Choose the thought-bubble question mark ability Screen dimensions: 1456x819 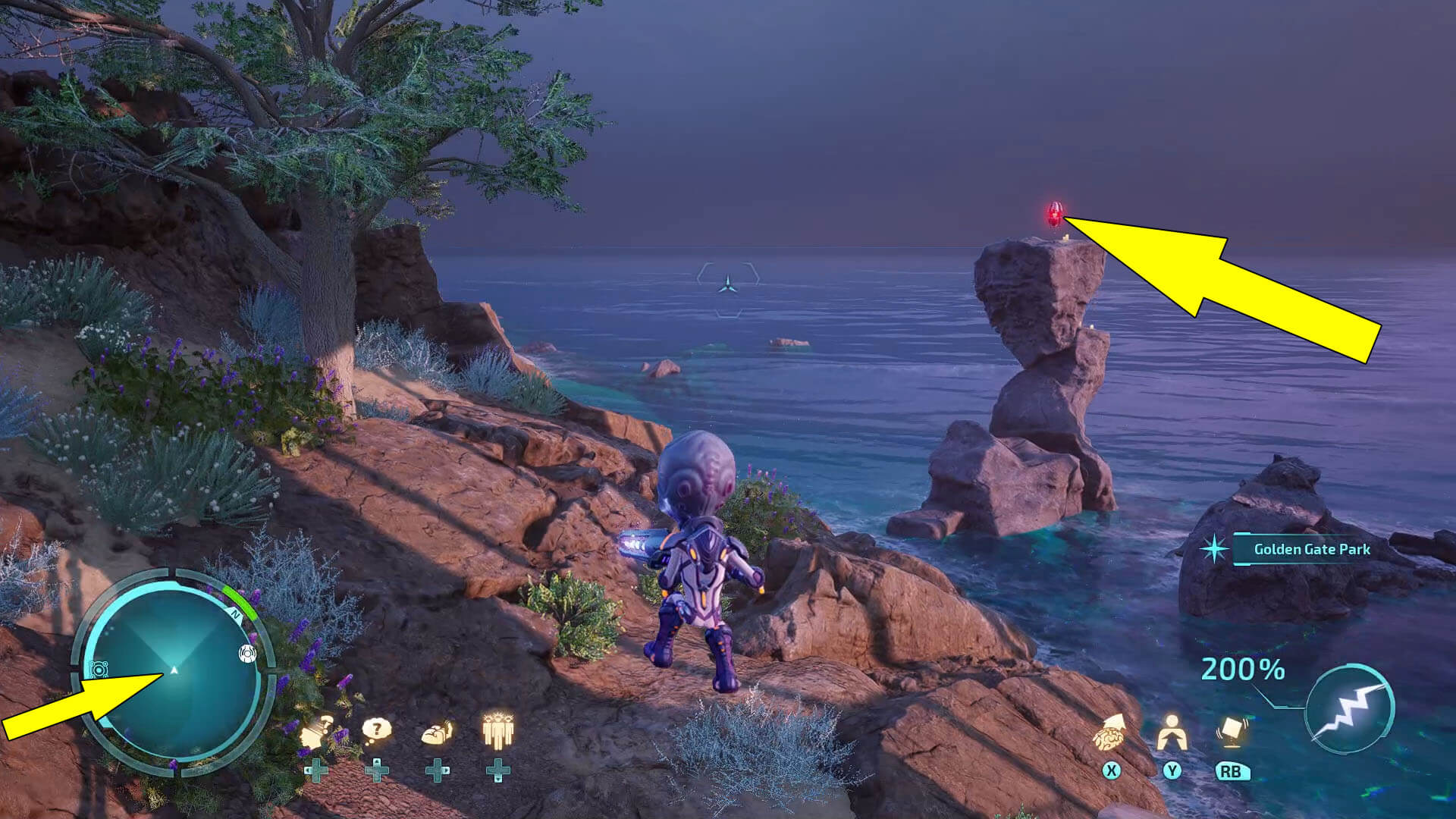(376, 731)
